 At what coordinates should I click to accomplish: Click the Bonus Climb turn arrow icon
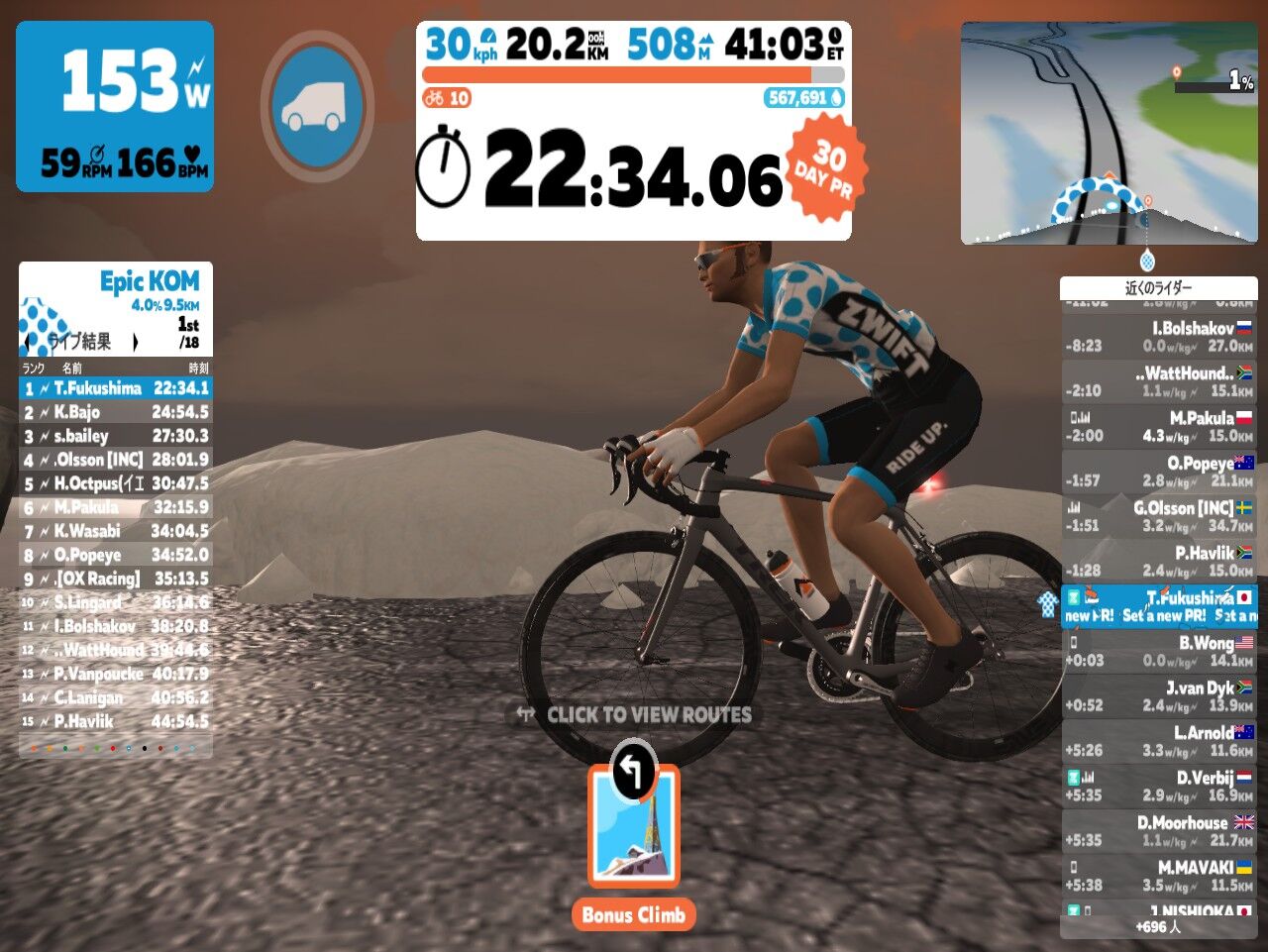tap(633, 771)
